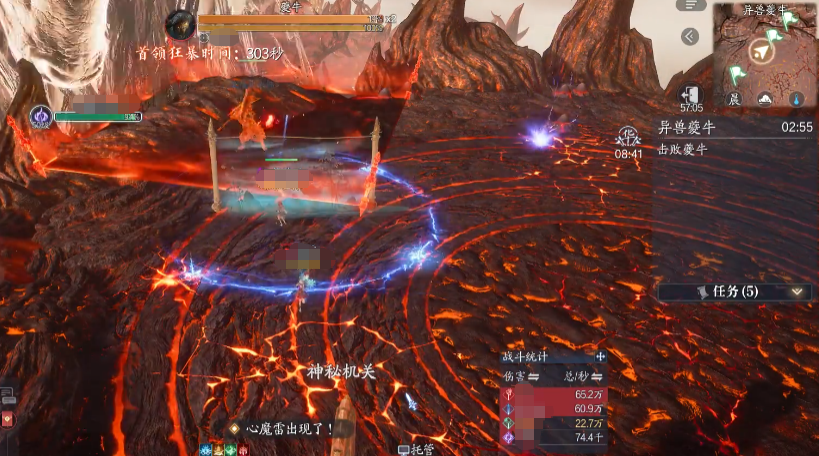Click the thermometer temperature icon
819x456 pixels.
[796, 99]
